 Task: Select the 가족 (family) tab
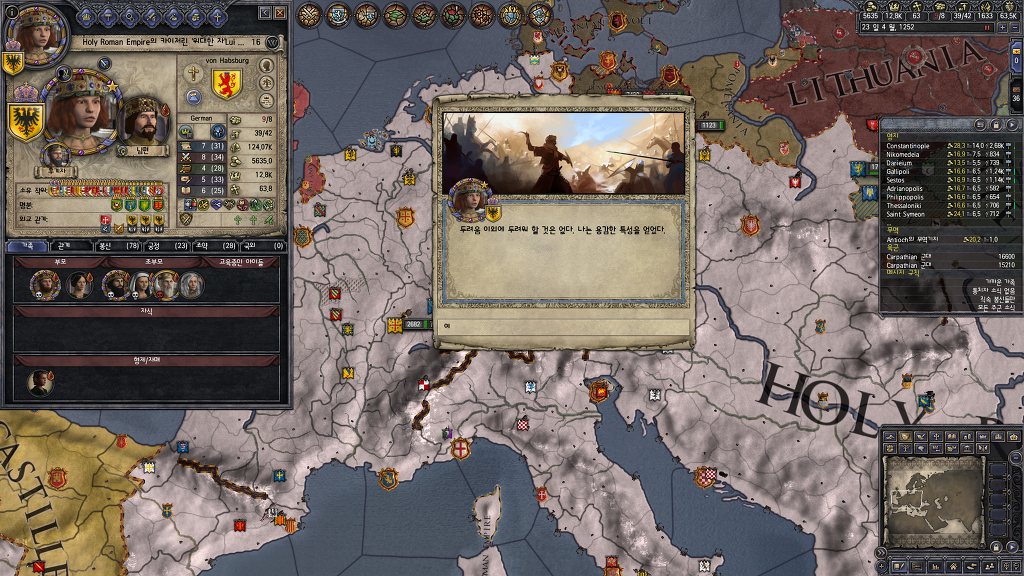click(27, 245)
